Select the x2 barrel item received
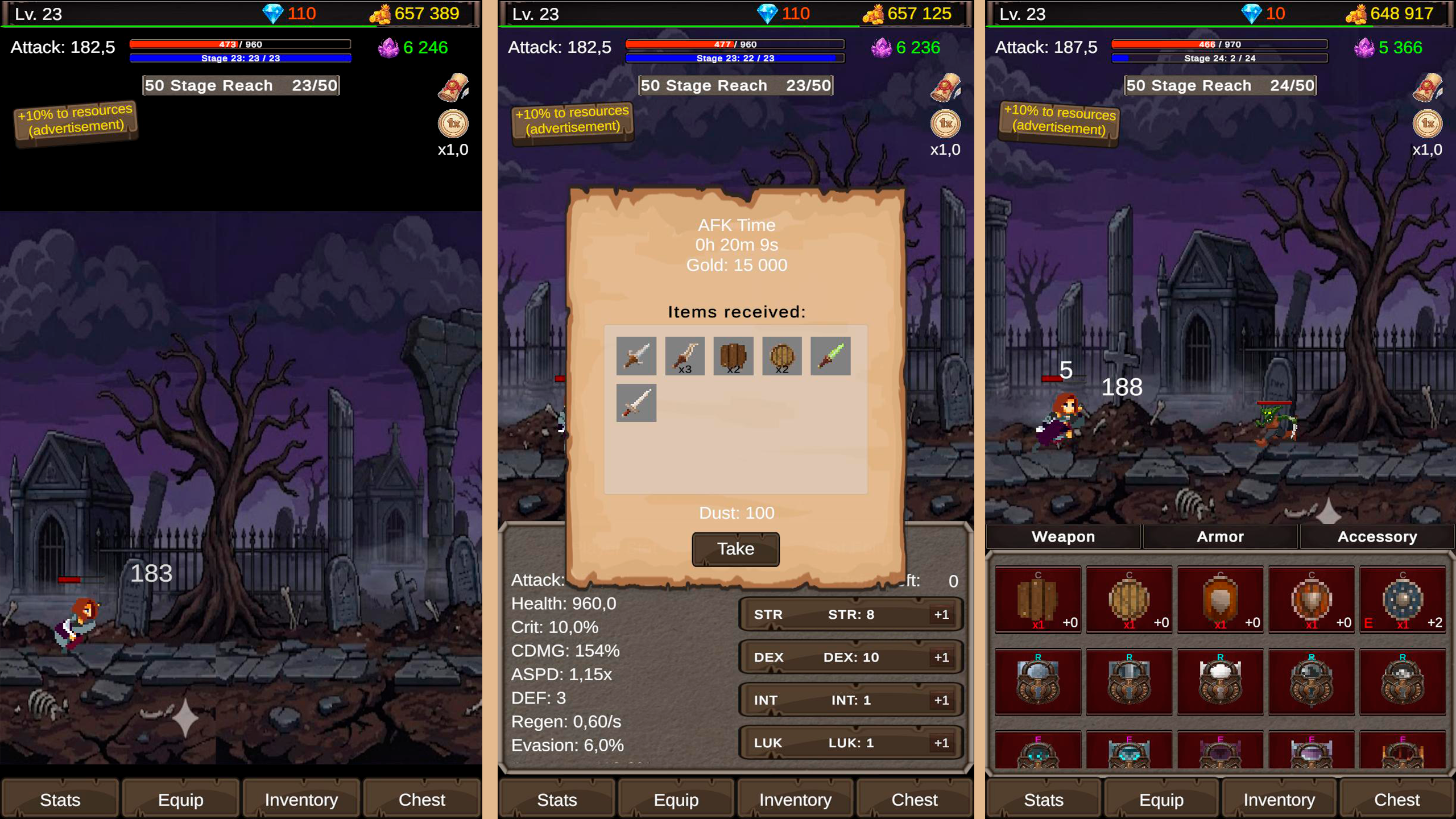This screenshot has height=819, width=1456. coord(733,355)
